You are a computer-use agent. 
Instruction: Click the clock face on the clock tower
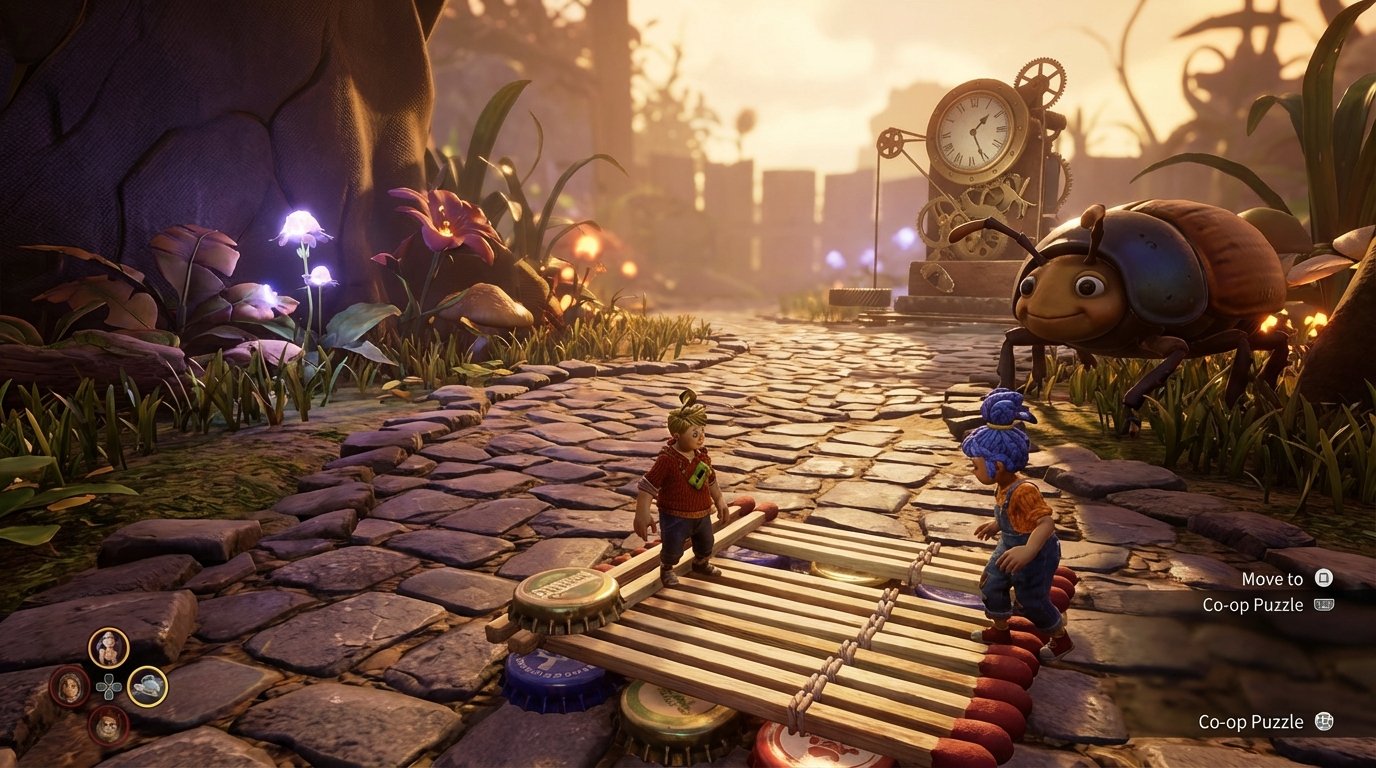972,130
